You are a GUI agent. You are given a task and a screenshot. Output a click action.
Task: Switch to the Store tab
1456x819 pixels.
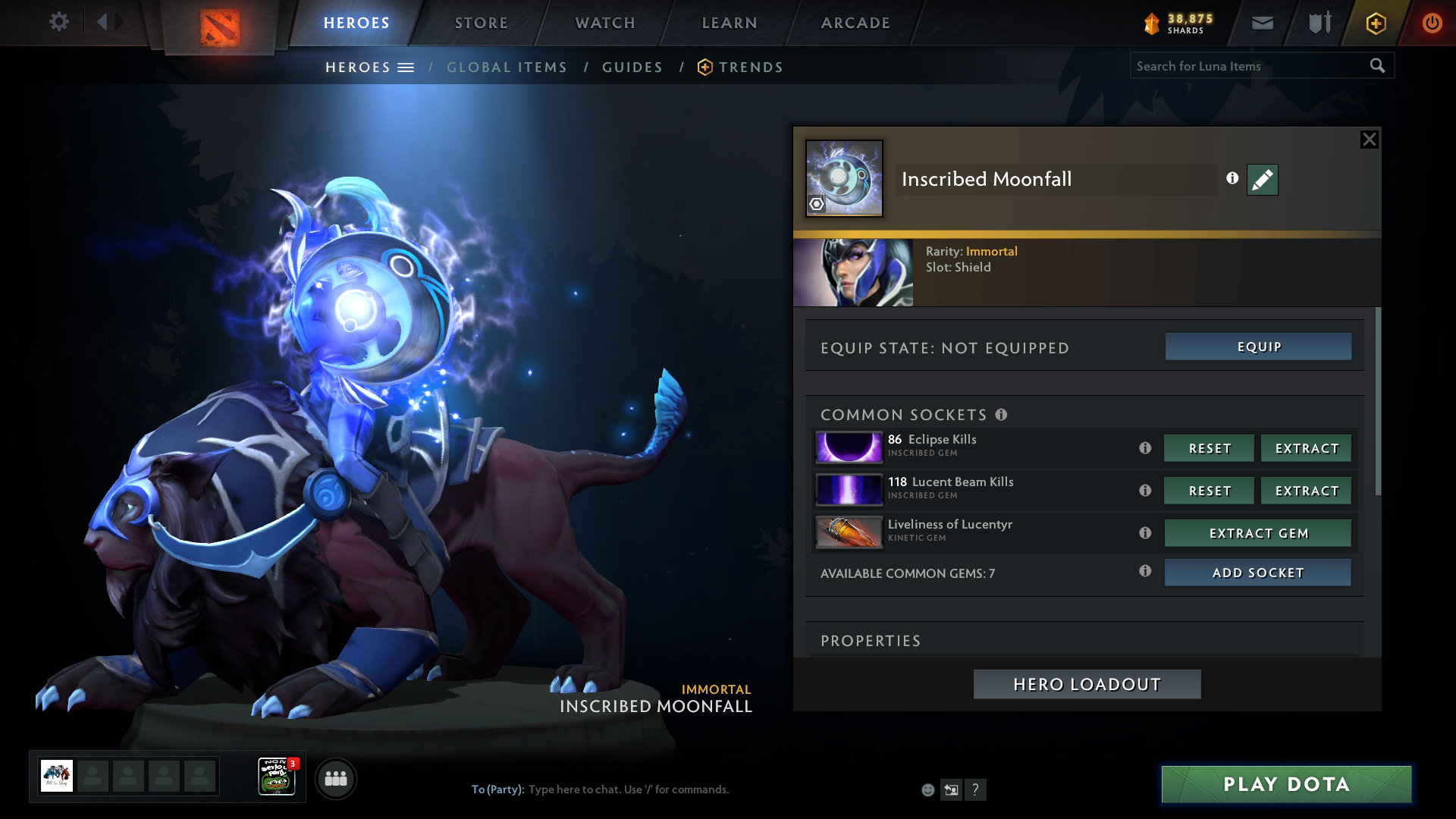click(481, 23)
